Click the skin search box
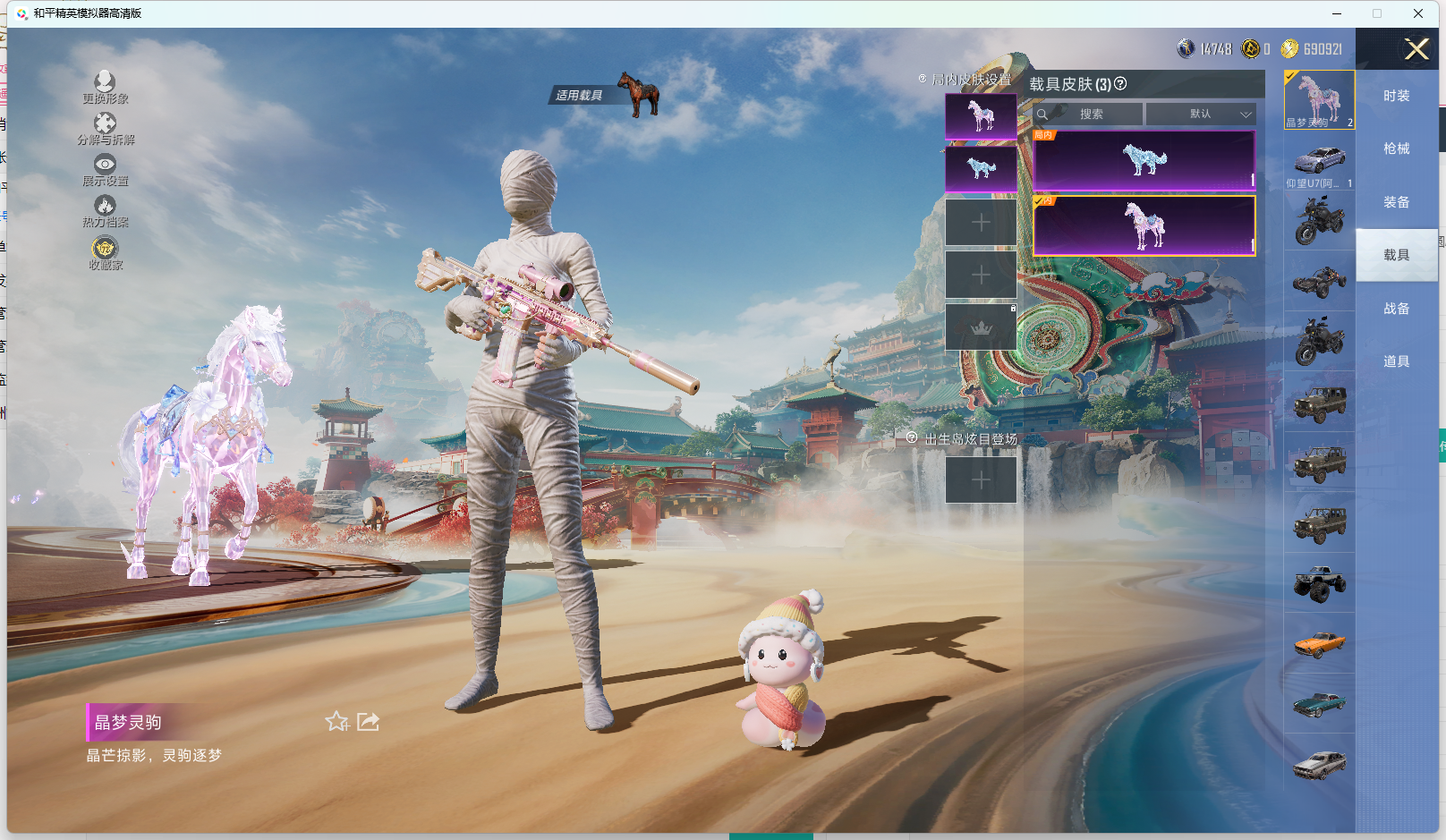This screenshot has height=840, width=1446. (1088, 115)
